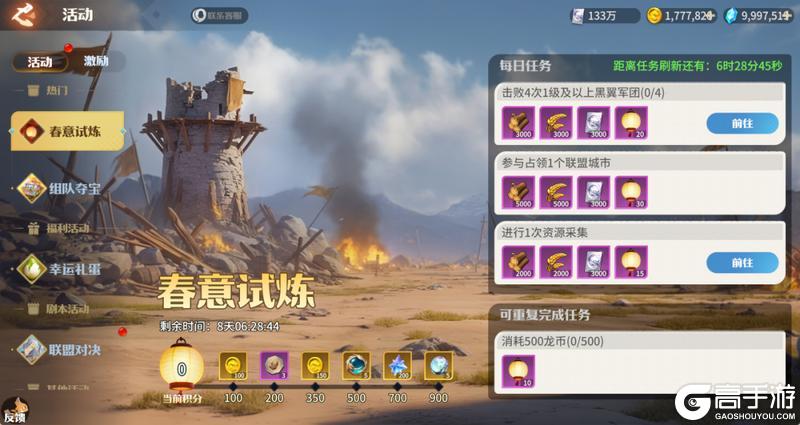Image resolution: width=800 pixels, height=425 pixels.
Task: Click 前往 for the 黑翼军团 task
Action: point(742,123)
